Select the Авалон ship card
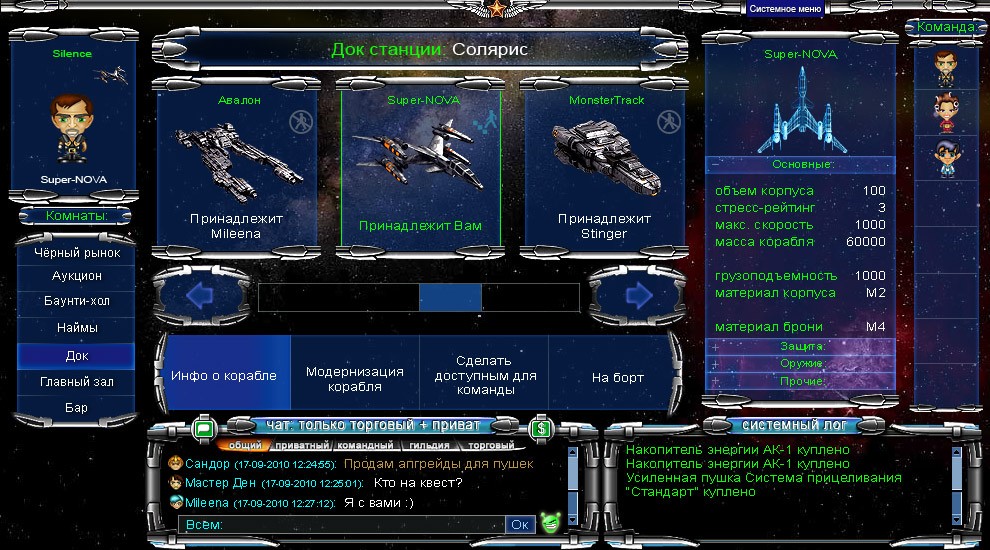The width and height of the screenshot is (990, 550). tap(238, 168)
